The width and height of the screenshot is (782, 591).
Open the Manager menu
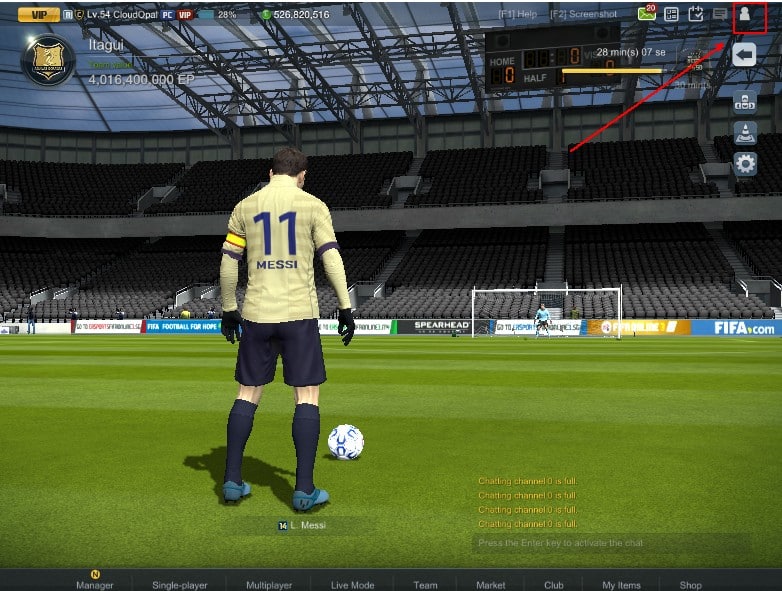(x=95, y=584)
